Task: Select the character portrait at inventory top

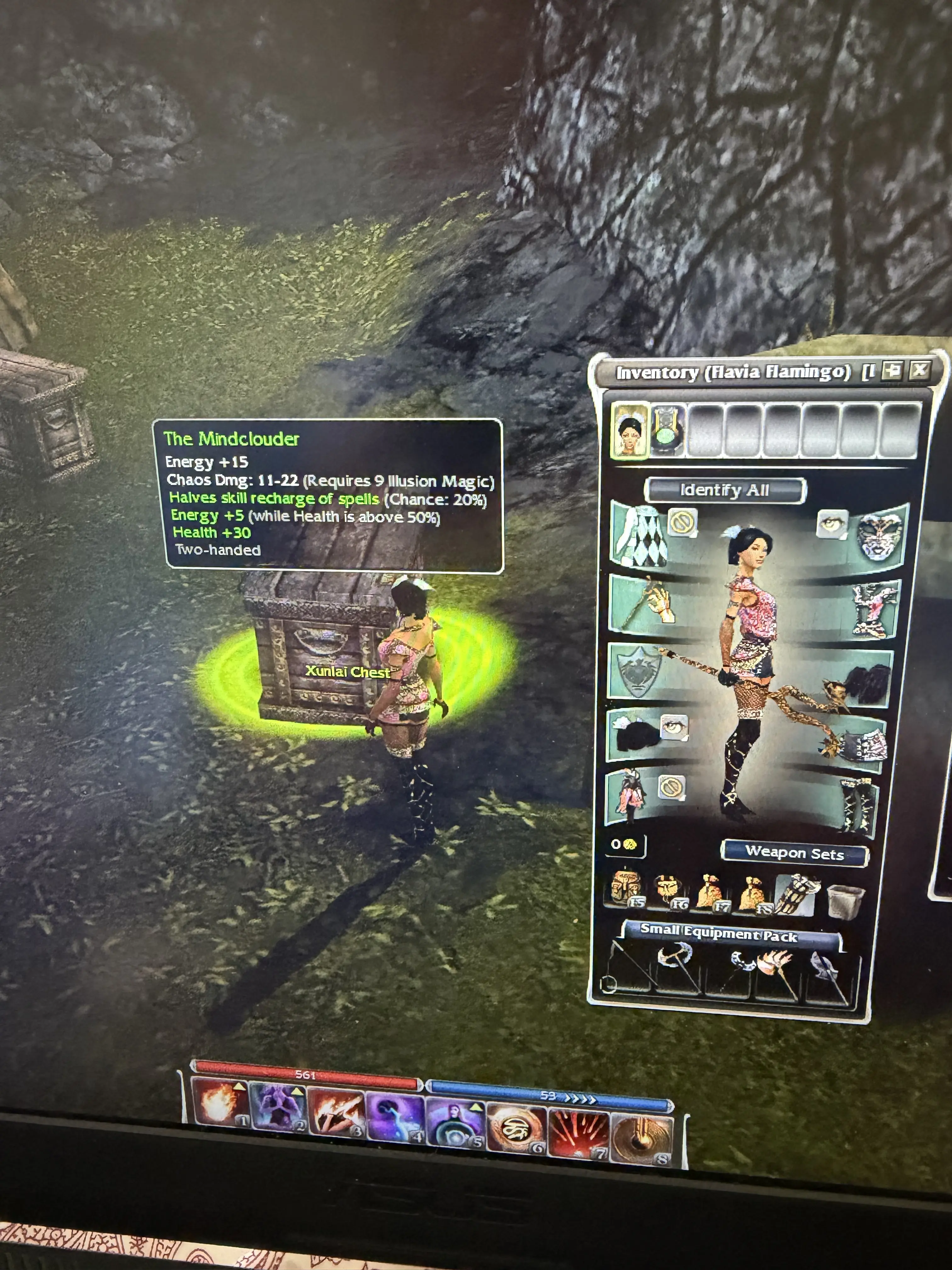Action: tap(630, 430)
